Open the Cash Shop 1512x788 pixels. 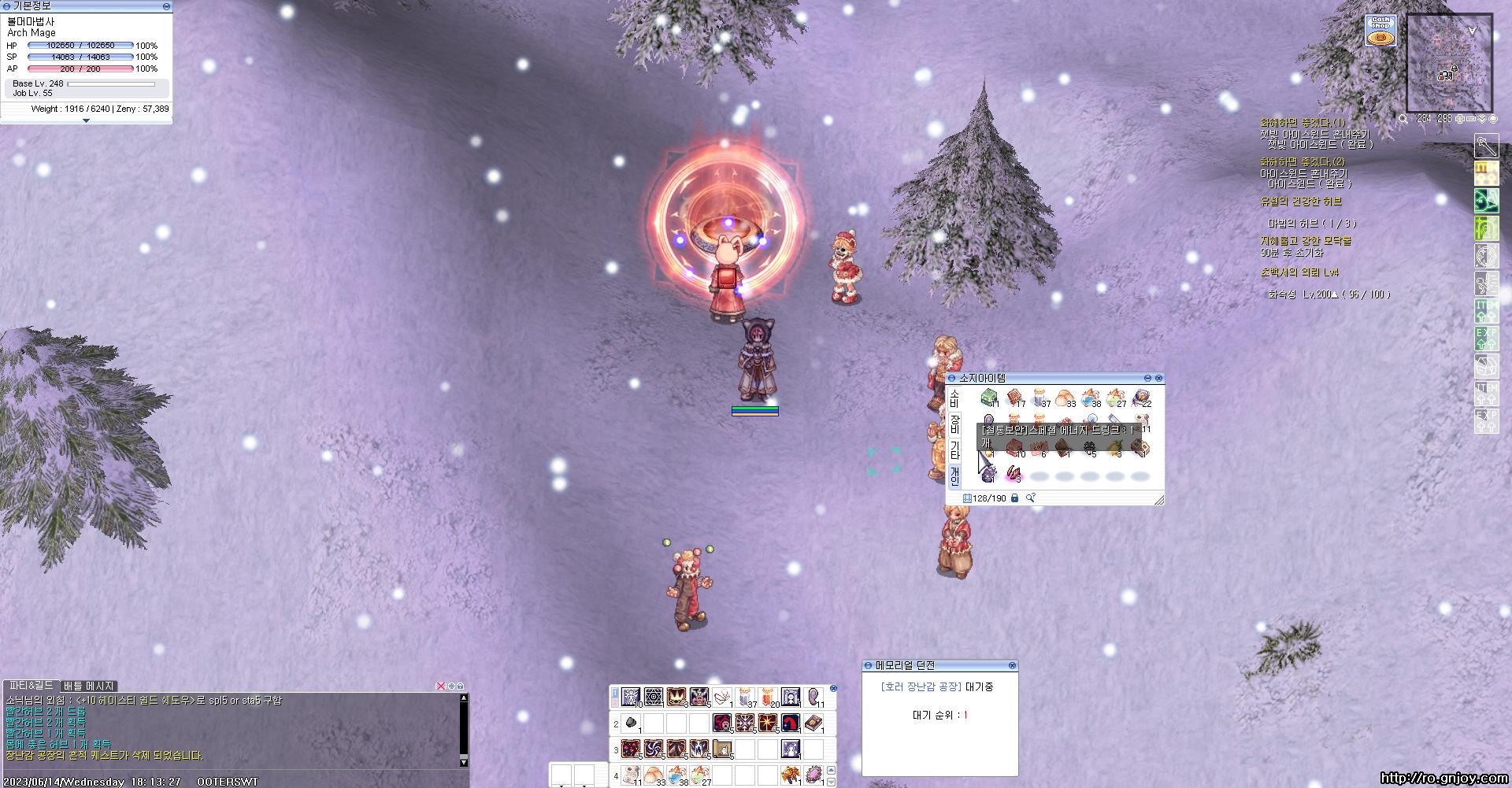1380,30
